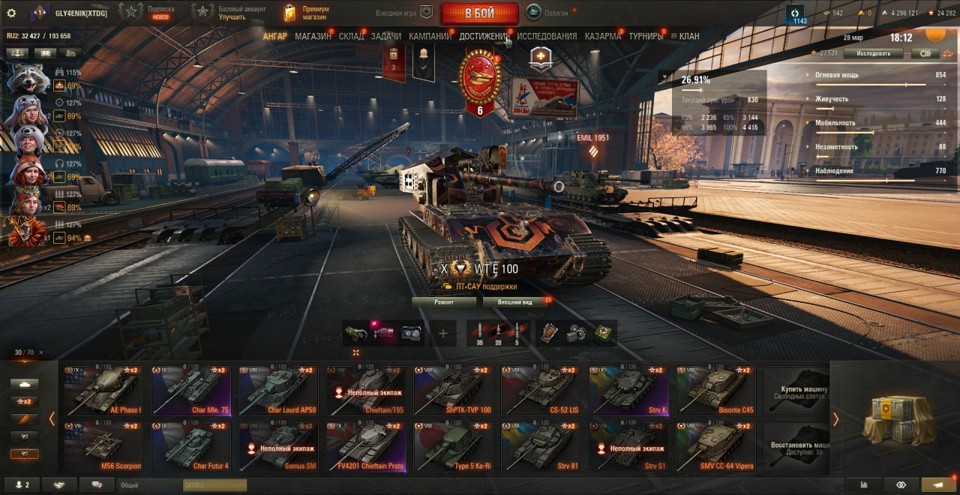Go to the Кампании tab
The width and height of the screenshot is (960, 495).
tap(430, 36)
